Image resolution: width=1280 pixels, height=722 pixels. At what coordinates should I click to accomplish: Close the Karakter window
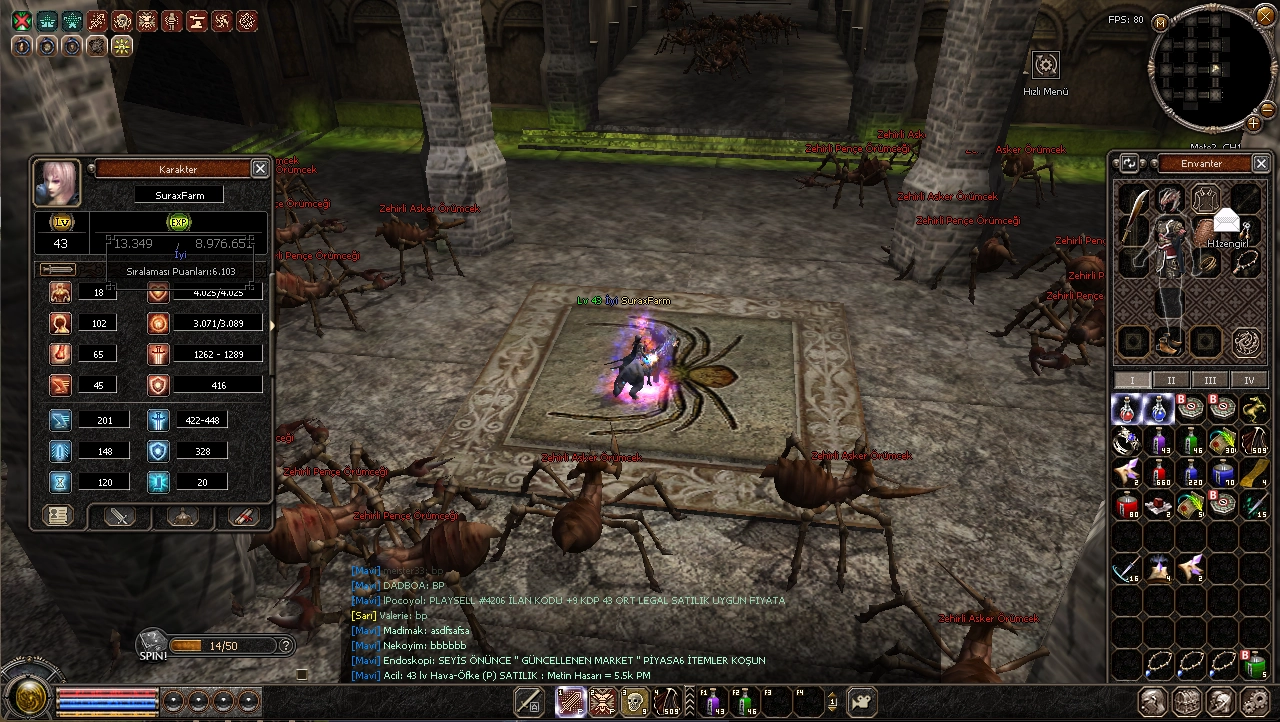(259, 169)
